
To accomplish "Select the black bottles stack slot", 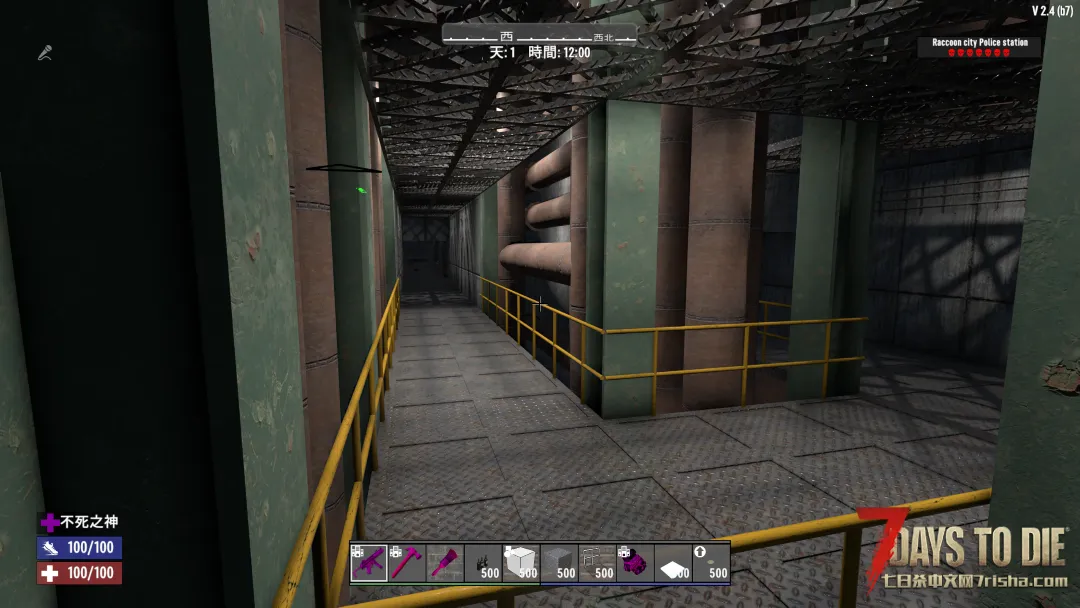I will [x=483, y=562].
